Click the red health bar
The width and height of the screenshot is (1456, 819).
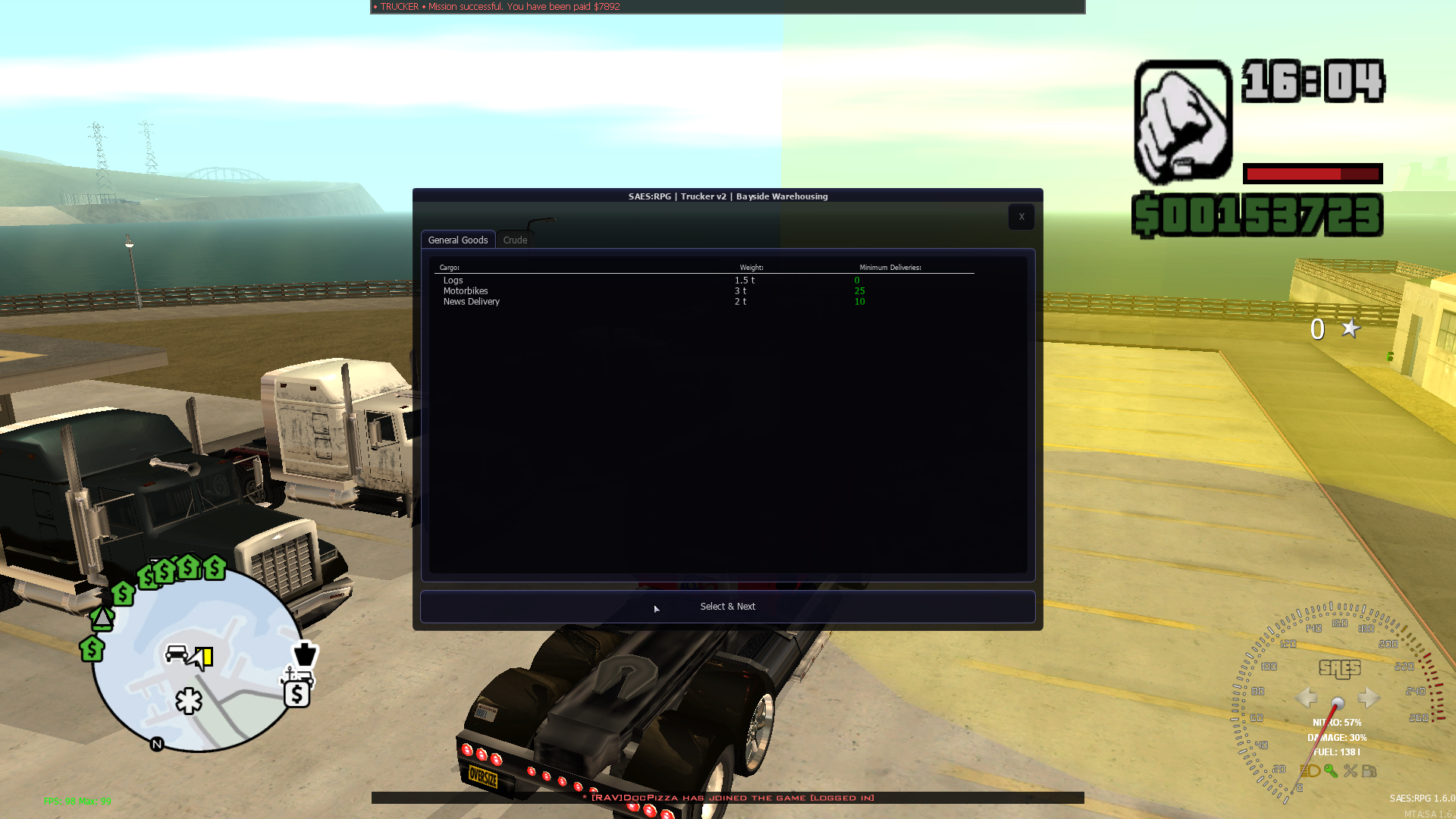(1312, 174)
